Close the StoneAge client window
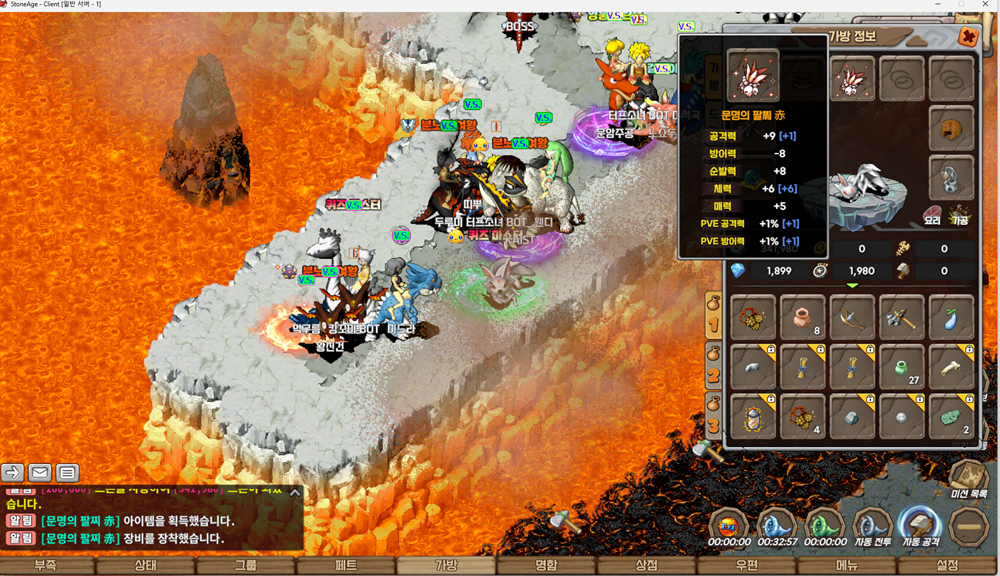The image size is (1000, 576). pos(987,5)
